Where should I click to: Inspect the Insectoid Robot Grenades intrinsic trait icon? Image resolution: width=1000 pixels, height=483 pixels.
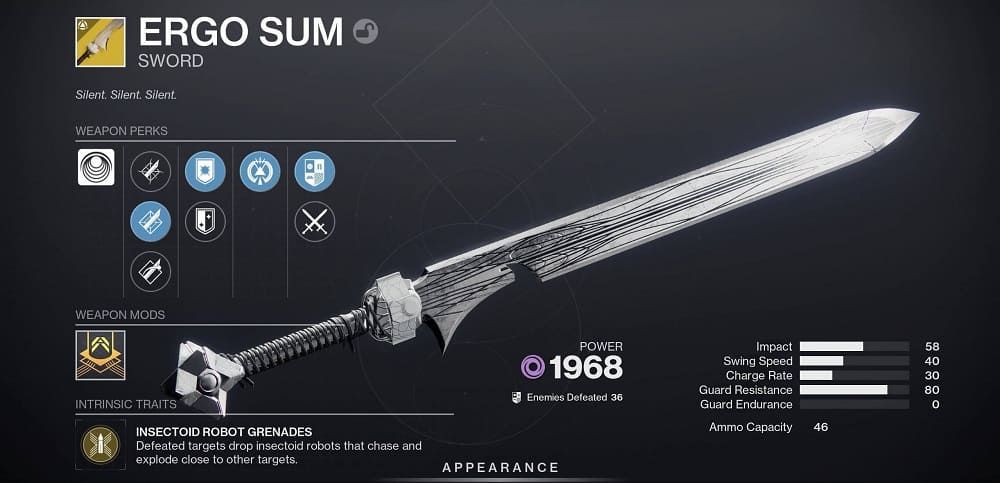(100, 445)
